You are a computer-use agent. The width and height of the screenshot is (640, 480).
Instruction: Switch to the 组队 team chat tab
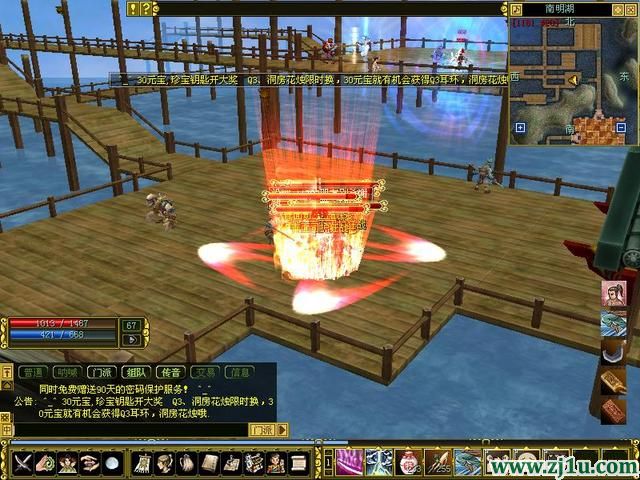[135, 372]
